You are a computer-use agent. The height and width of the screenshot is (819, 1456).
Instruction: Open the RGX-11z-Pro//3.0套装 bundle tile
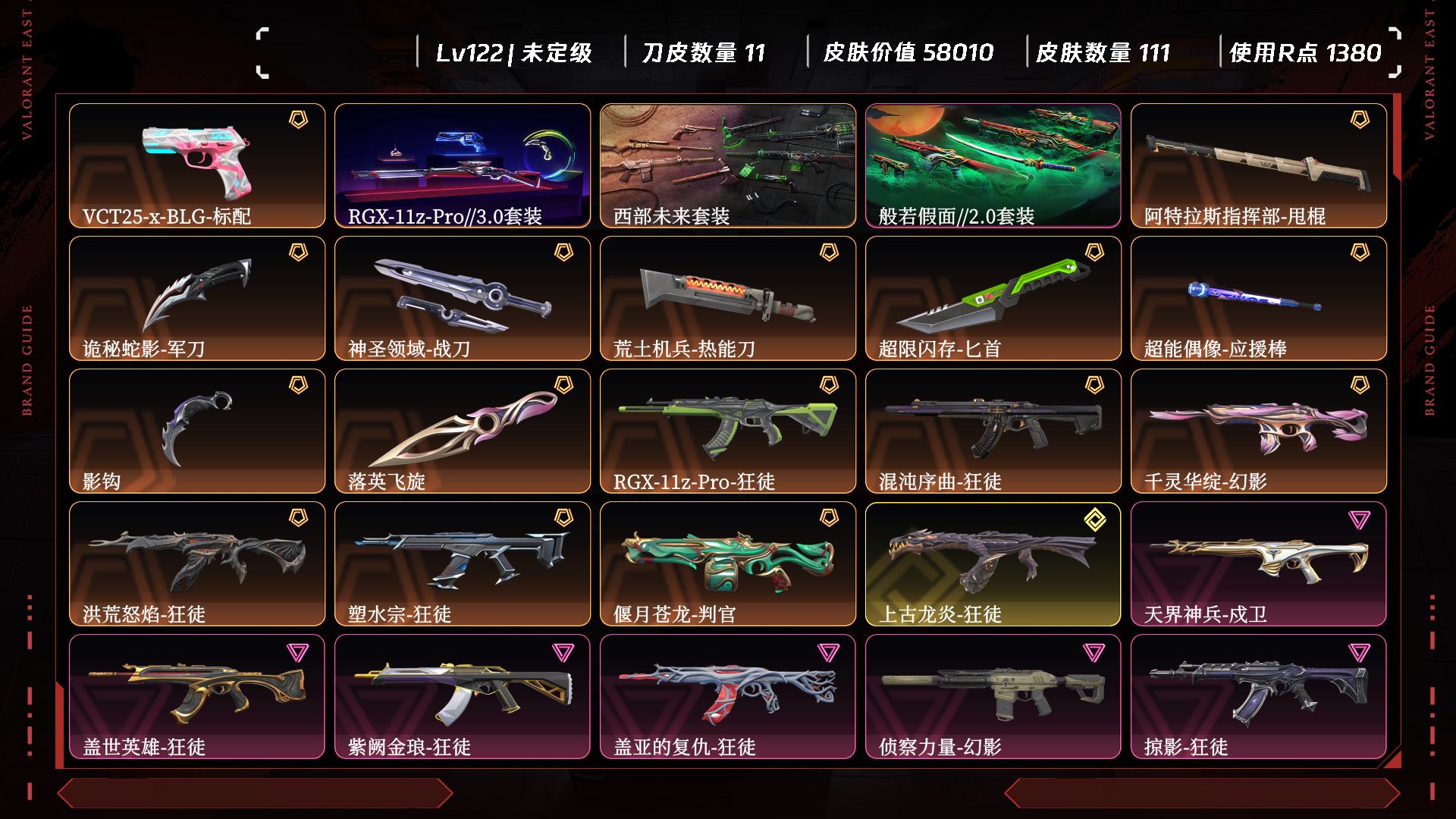[463, 165]
